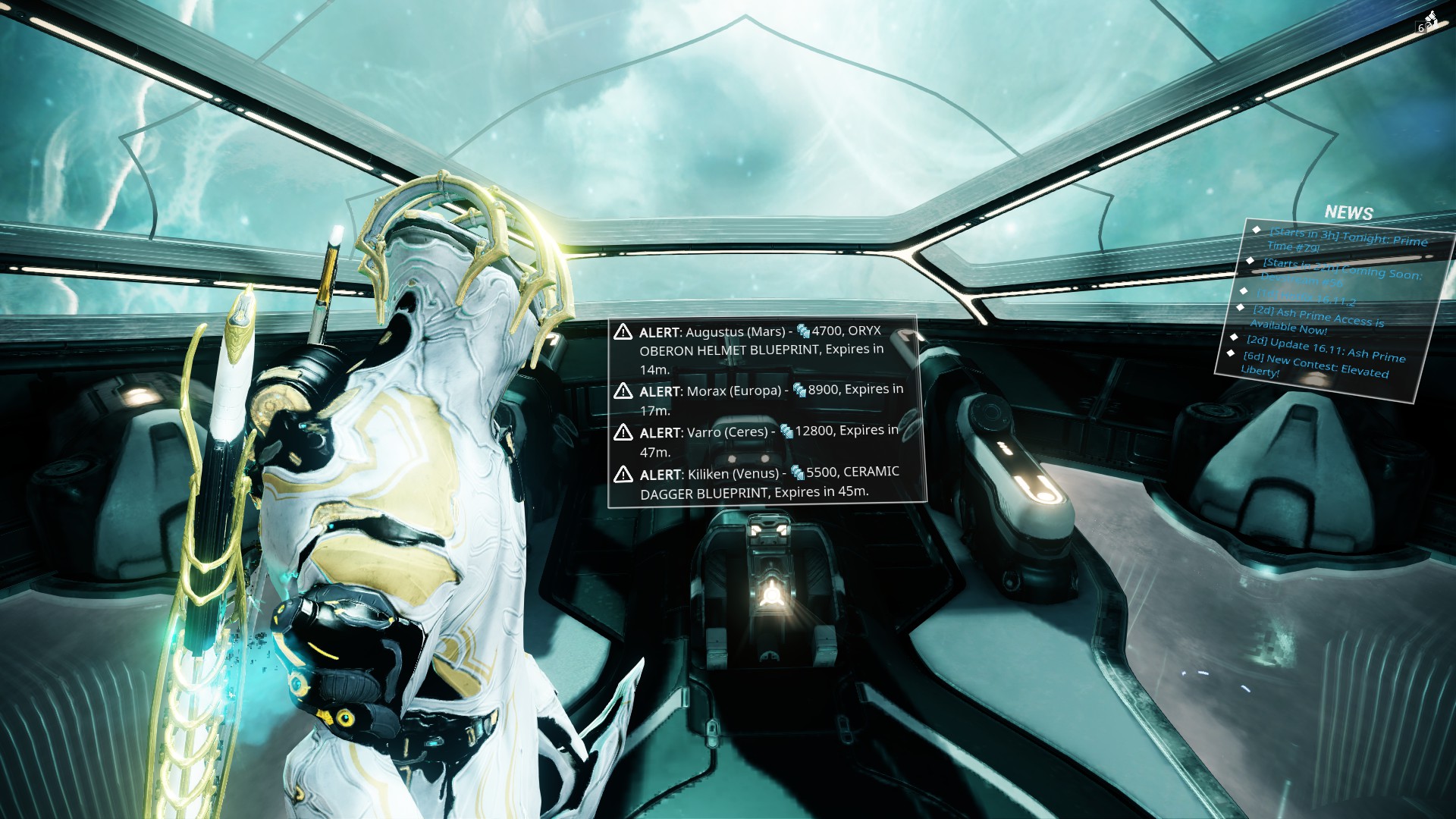Click the session counter showing 6
The height and width of the screenshot is (819, 1456).
pyautogui.click(x=1421, y=27)
